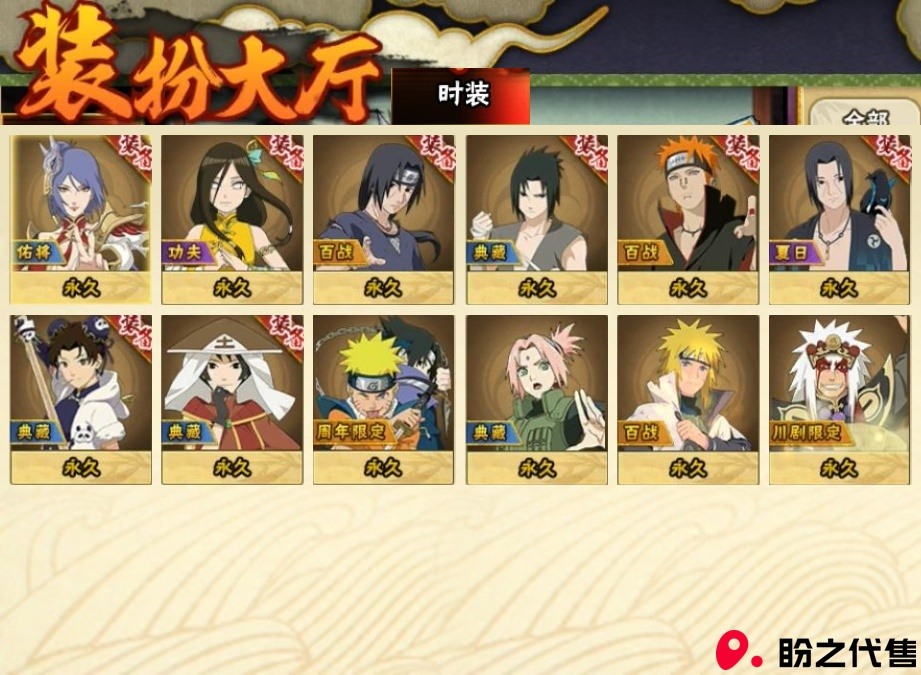
Task: Pick the 百战 blond Minato costume
Action: (688, 398)
